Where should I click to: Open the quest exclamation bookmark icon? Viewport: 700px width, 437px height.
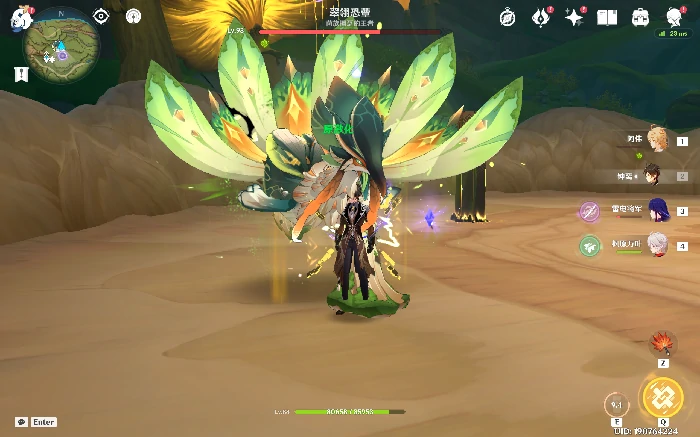(x=21, y=74)
